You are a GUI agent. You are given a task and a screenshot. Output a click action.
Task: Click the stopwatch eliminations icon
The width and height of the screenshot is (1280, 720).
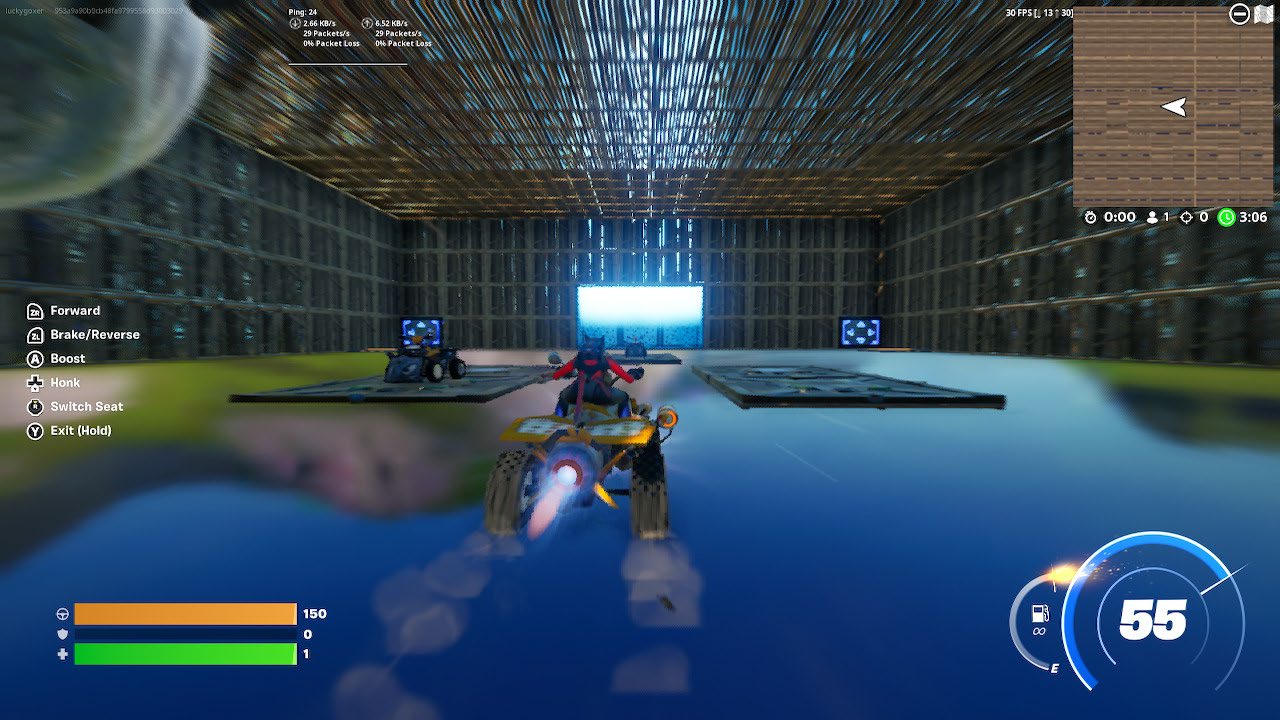click(x=1092, y=217)
